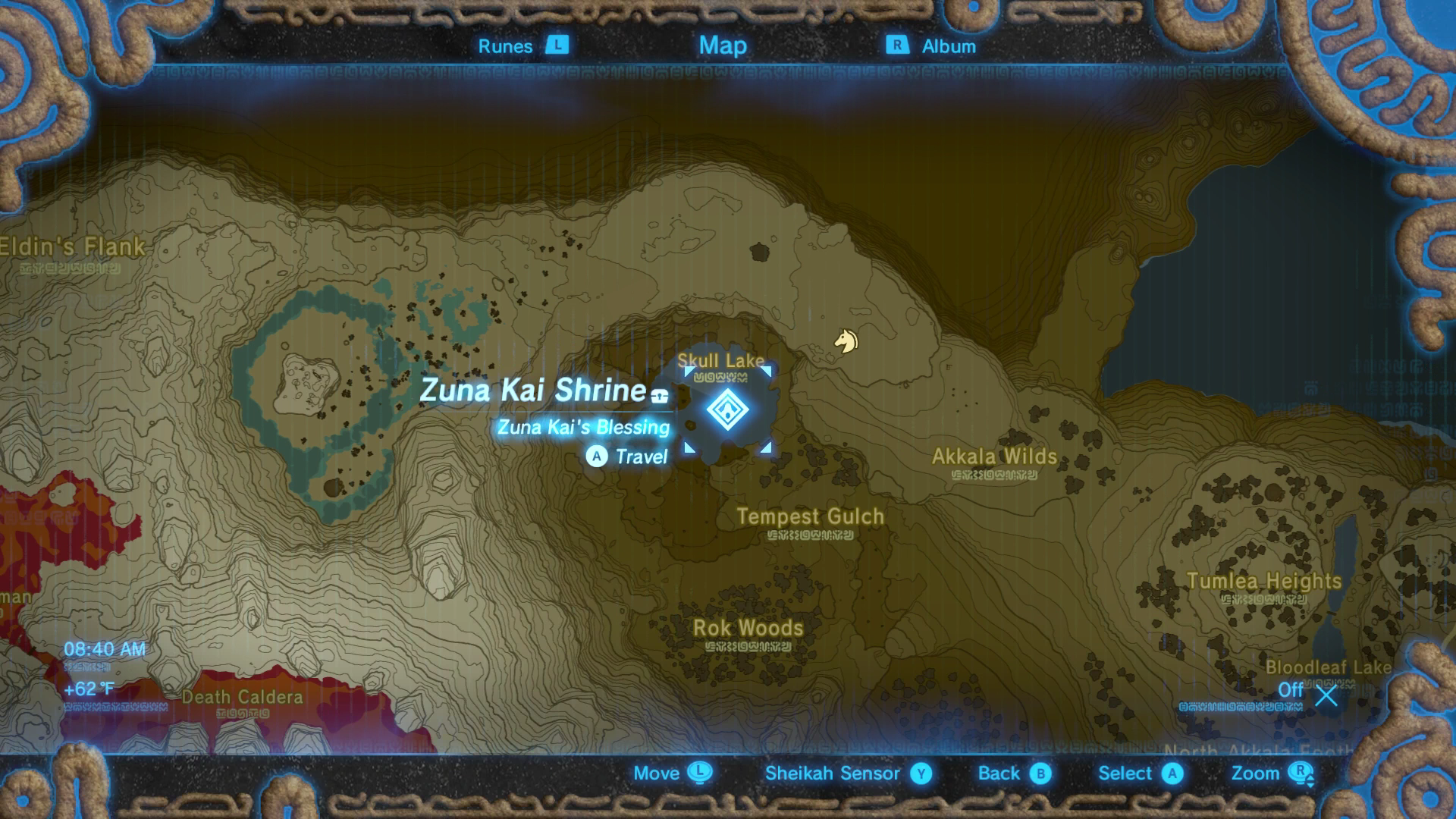Click the Zoom control on the bottom bar
This screenshot has width=1456, height=819.
click(1255, 773)
